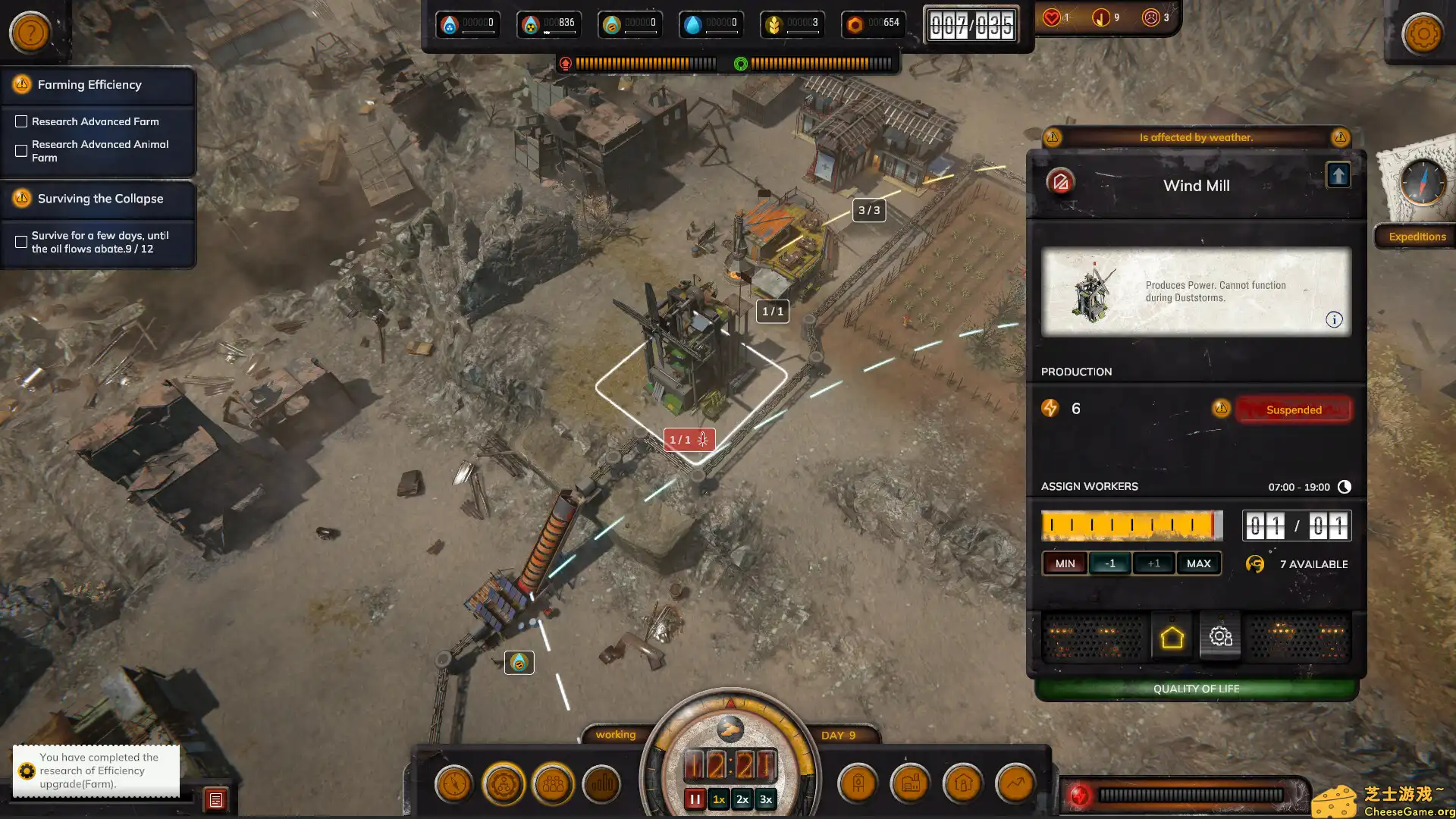
Task: Open the gear settings menu
Action: pos(1423,33)
